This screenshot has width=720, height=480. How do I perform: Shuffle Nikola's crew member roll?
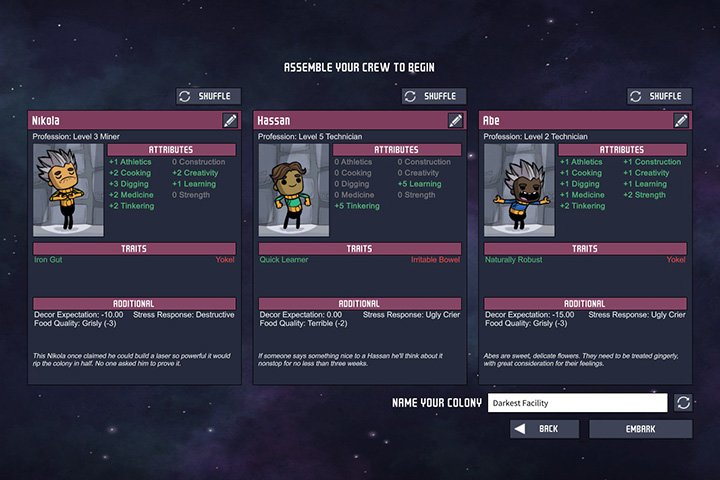(209, 96)
